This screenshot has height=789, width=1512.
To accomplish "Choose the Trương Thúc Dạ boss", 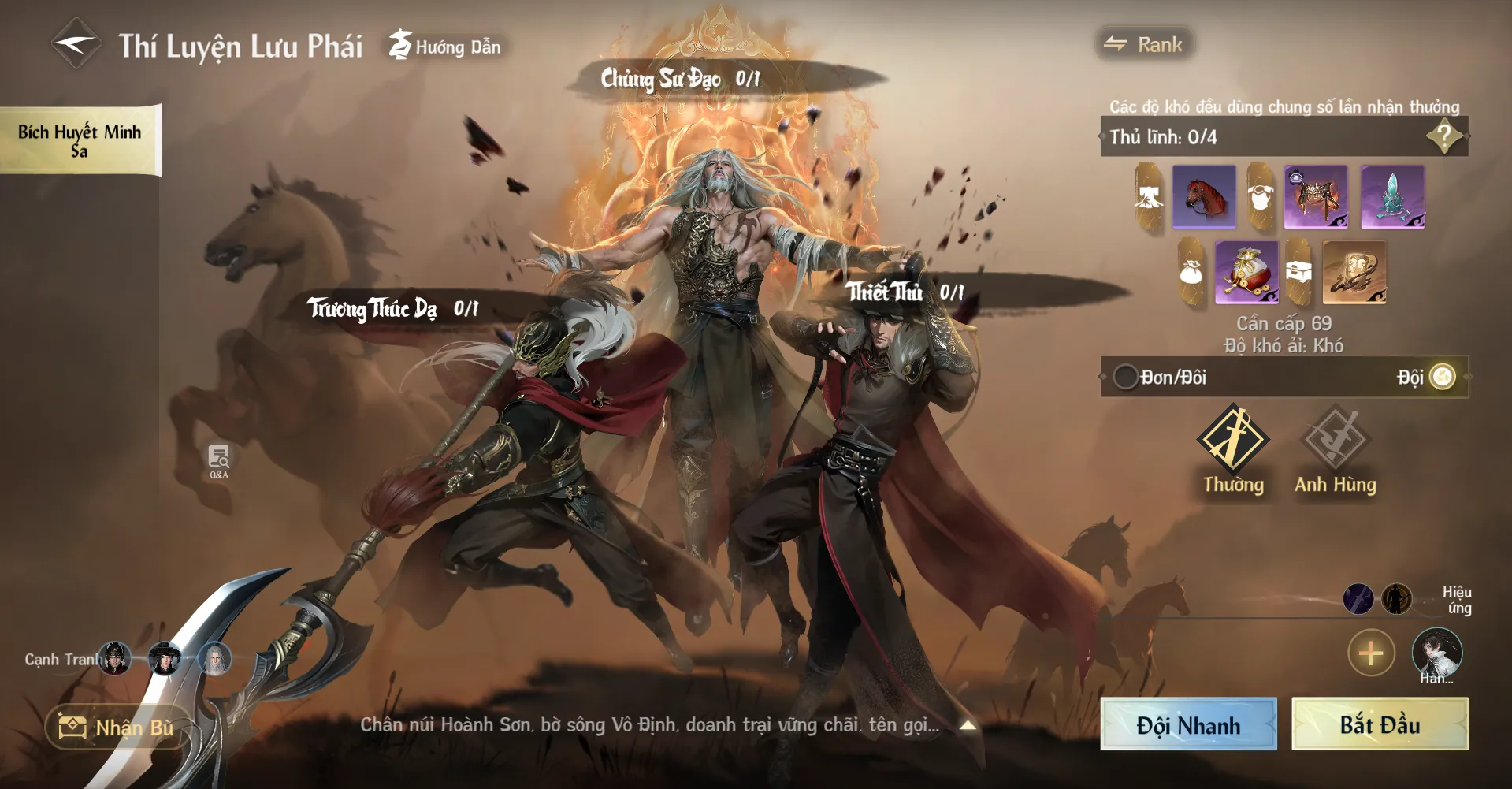I will click(x=392, y=308).
